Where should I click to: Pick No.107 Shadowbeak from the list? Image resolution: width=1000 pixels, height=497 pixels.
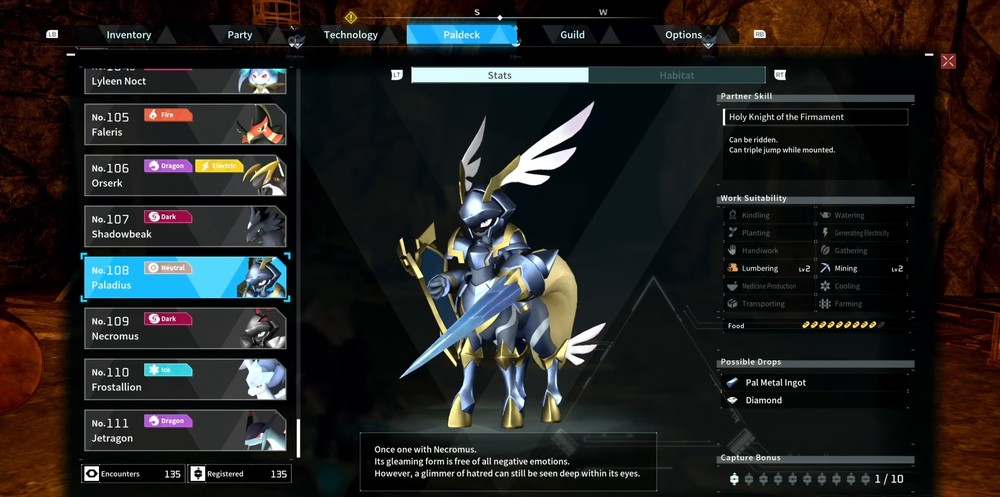click(185, 227)
